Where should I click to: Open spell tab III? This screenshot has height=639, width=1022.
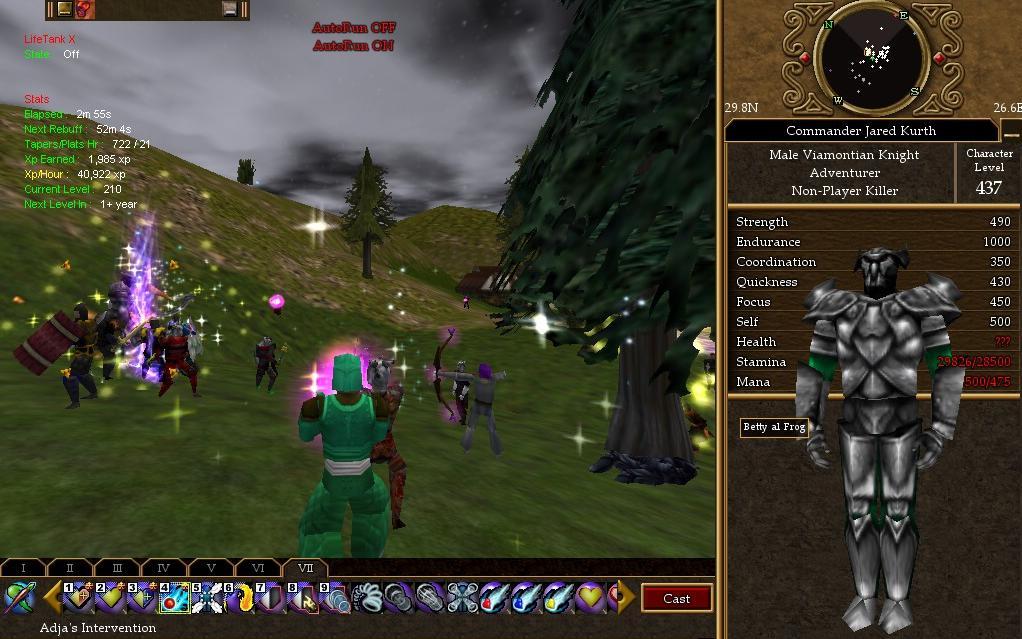pos(117,568)
